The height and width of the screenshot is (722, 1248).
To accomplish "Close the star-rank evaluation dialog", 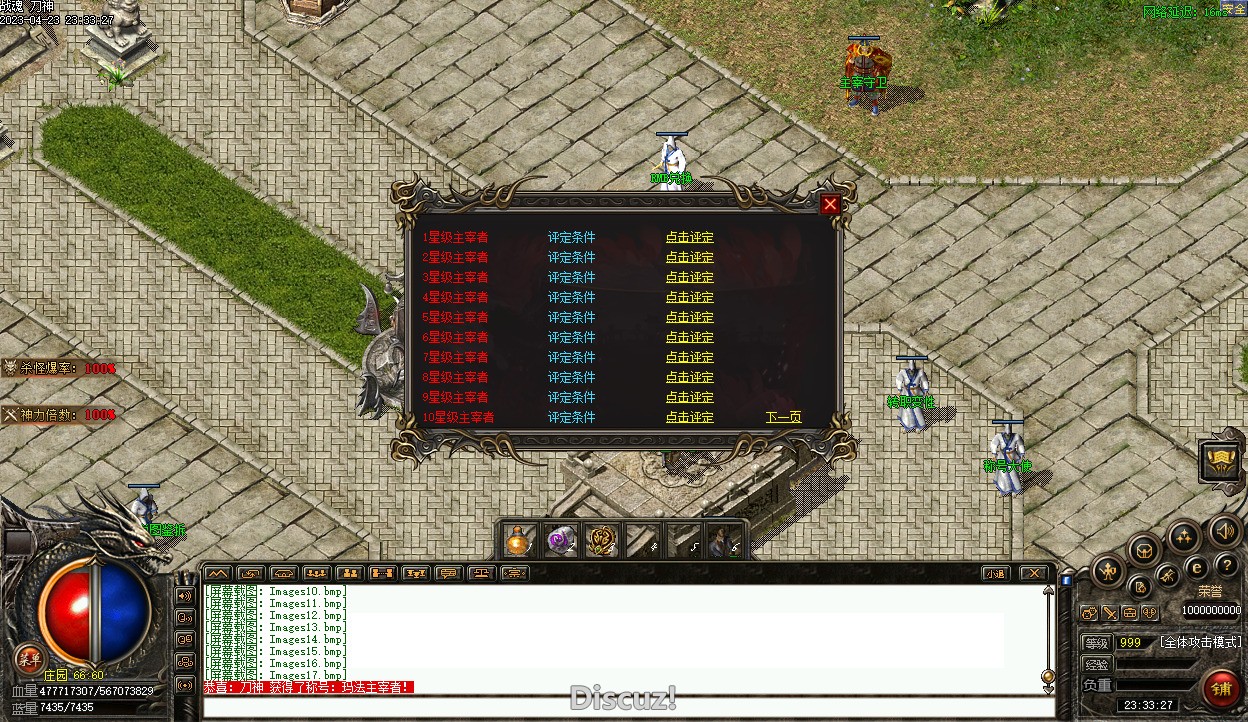I will [x=830, y=205].
